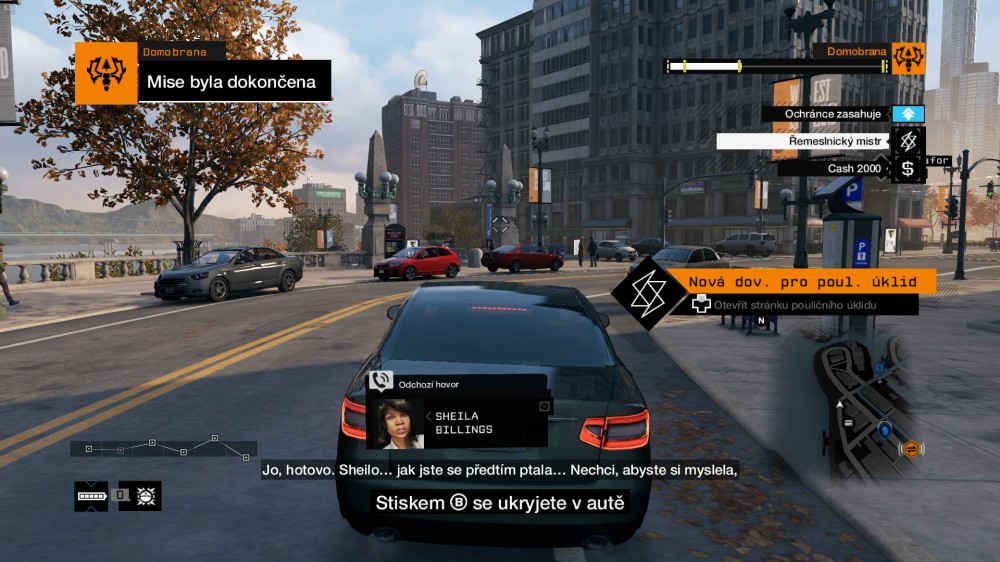
Task: Click the phone battery indicator icon
Action: pos(91,495)
